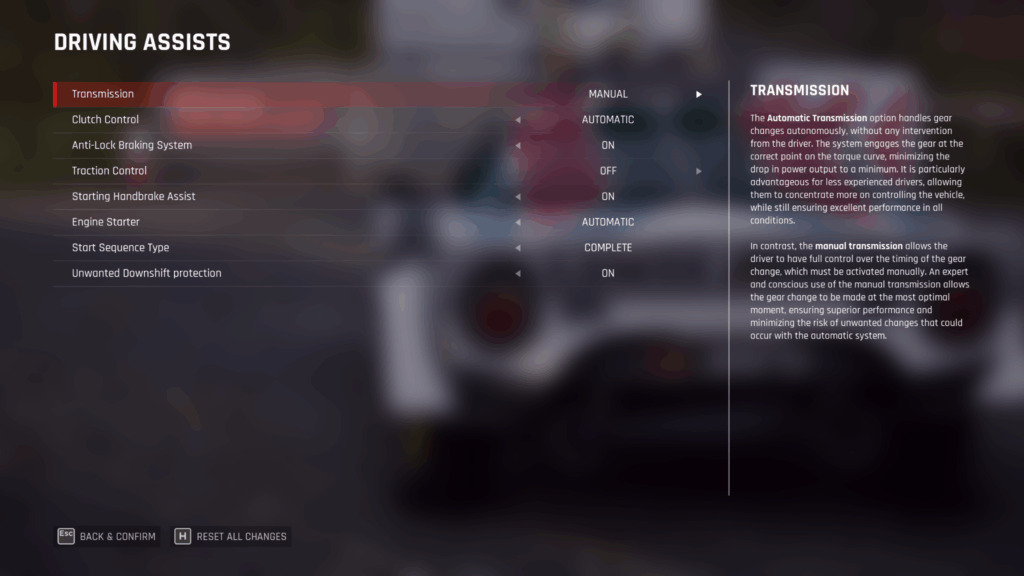
Task: Click the left arrow beside Start Sequence Type
Action: tap(518, 247)
